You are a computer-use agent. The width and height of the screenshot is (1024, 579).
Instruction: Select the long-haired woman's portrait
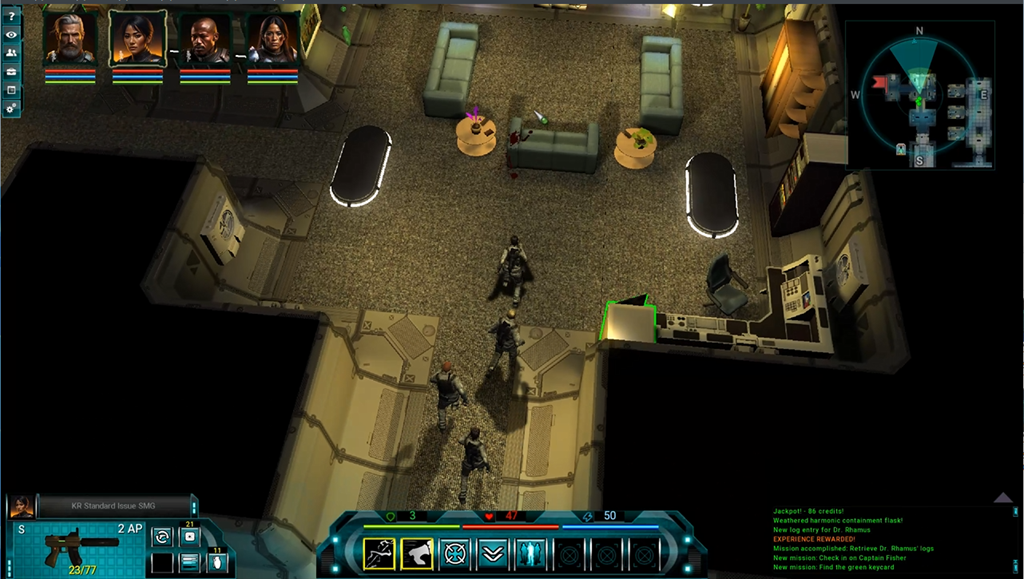[273, 40]
